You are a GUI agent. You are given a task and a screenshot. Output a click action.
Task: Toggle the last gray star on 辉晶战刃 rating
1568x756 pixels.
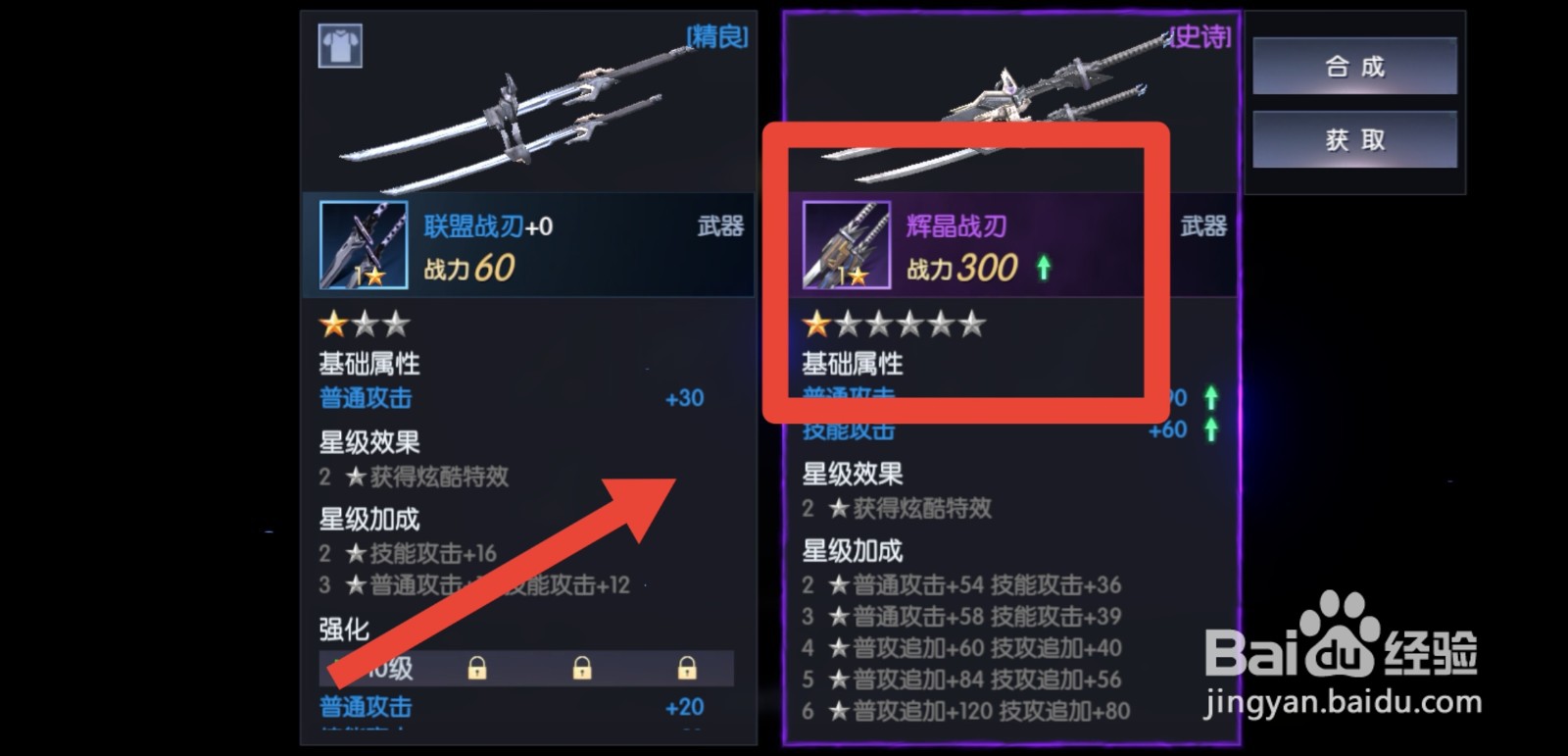click(970, 323)
